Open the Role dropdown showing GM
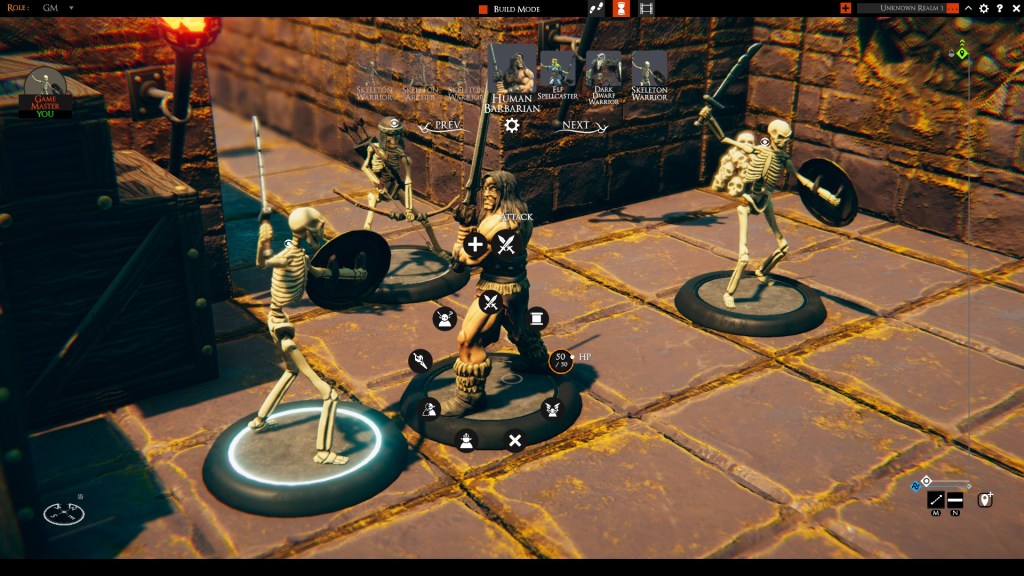 pyautogui.click(x=71, y=8)
